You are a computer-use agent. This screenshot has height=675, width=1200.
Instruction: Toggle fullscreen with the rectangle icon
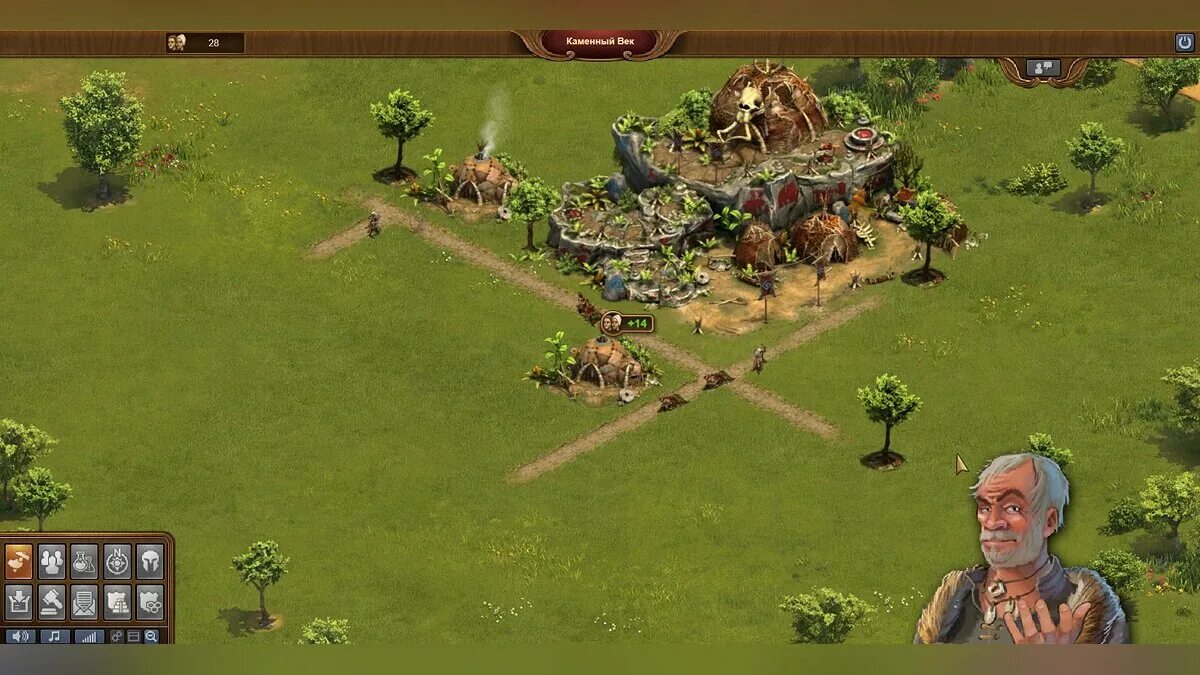(134, 636)
